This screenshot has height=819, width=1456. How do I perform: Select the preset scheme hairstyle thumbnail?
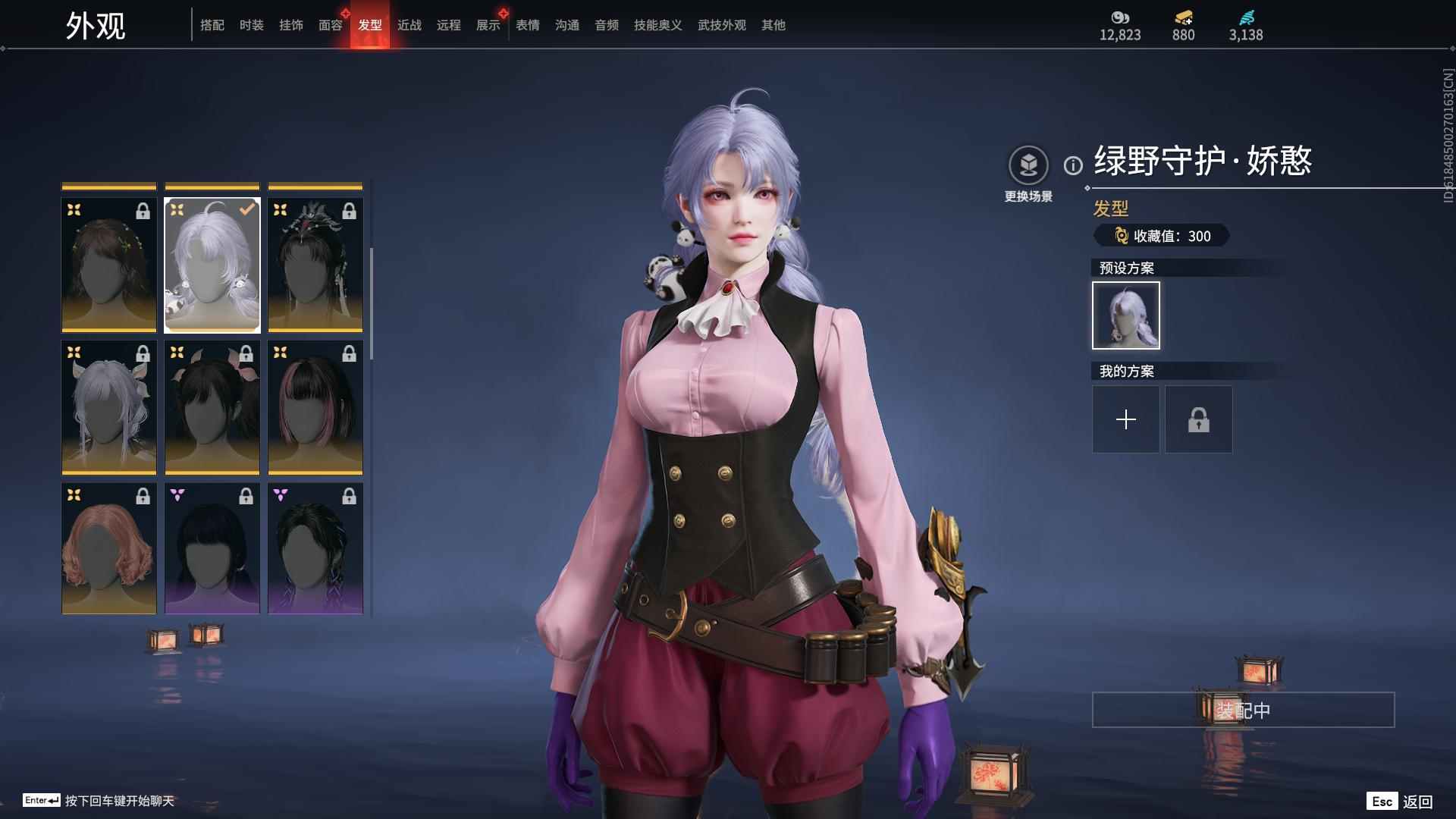pyautogui.click(x=1126, y=315)
